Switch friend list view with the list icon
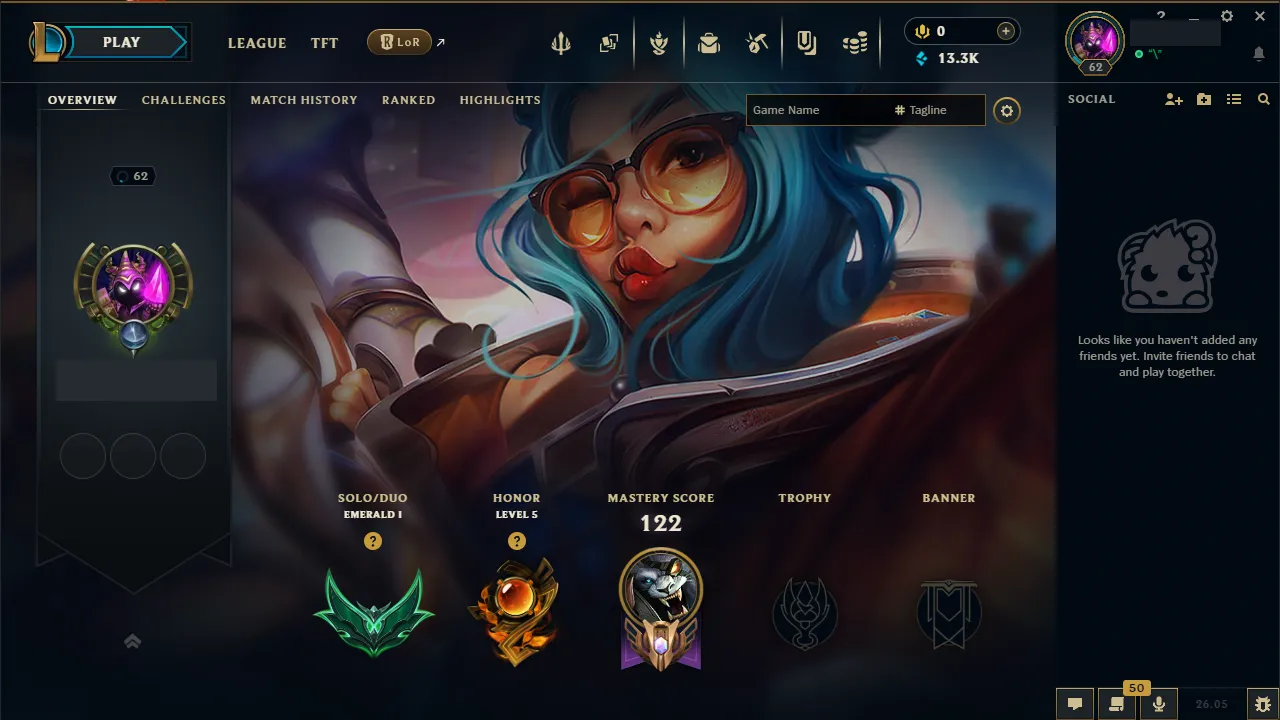Screen dimensions: 1280x720 [1234, 99]
